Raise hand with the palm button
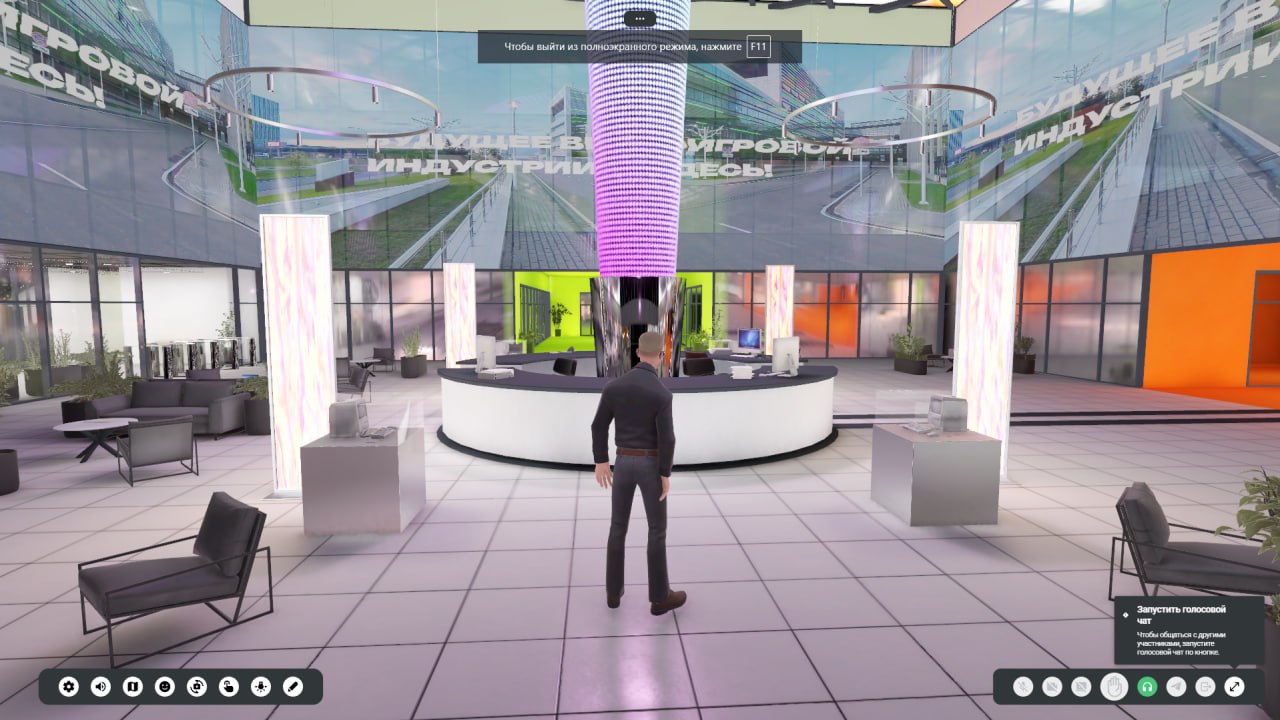The height and width of the screenshot is (720, 1280). click(1114, 687)
